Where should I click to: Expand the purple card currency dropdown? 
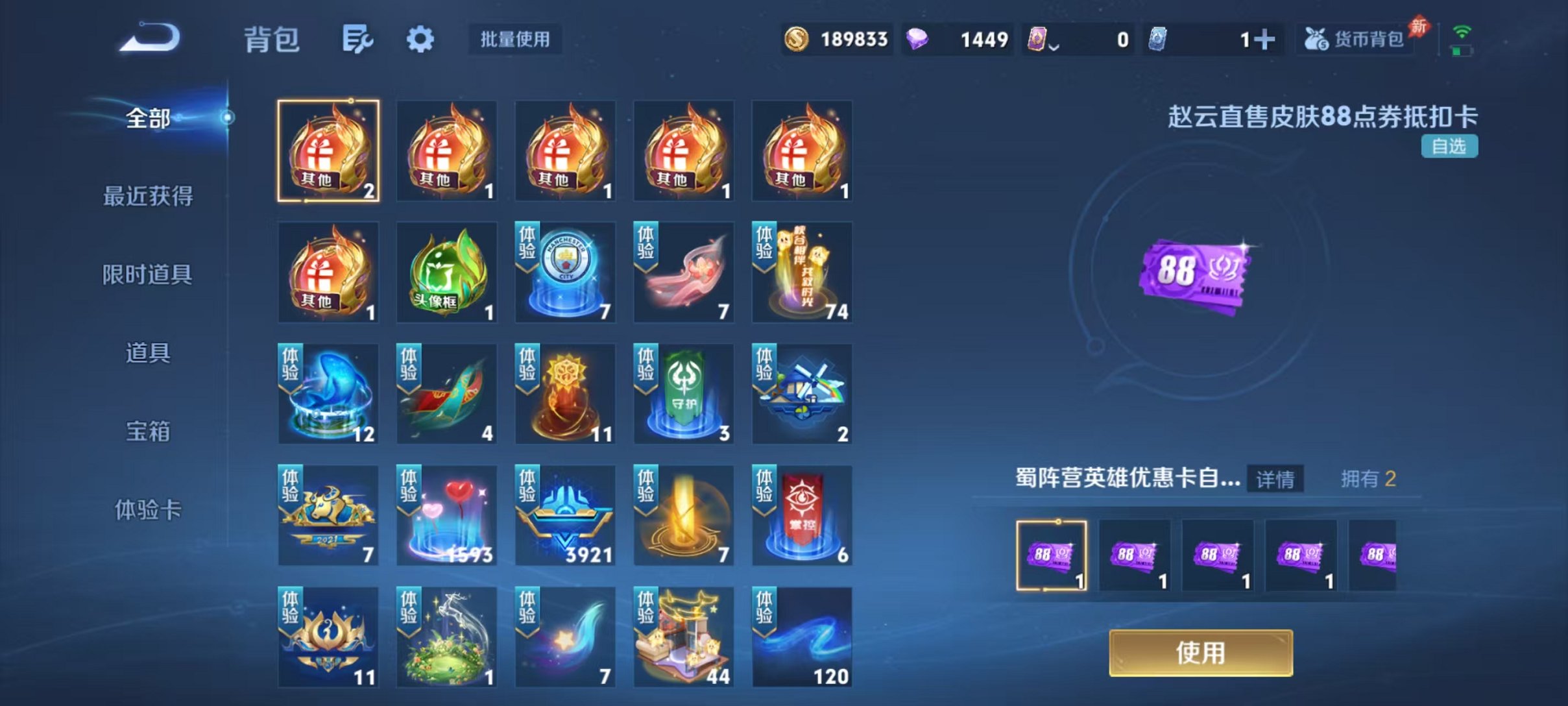point(1053,44)
